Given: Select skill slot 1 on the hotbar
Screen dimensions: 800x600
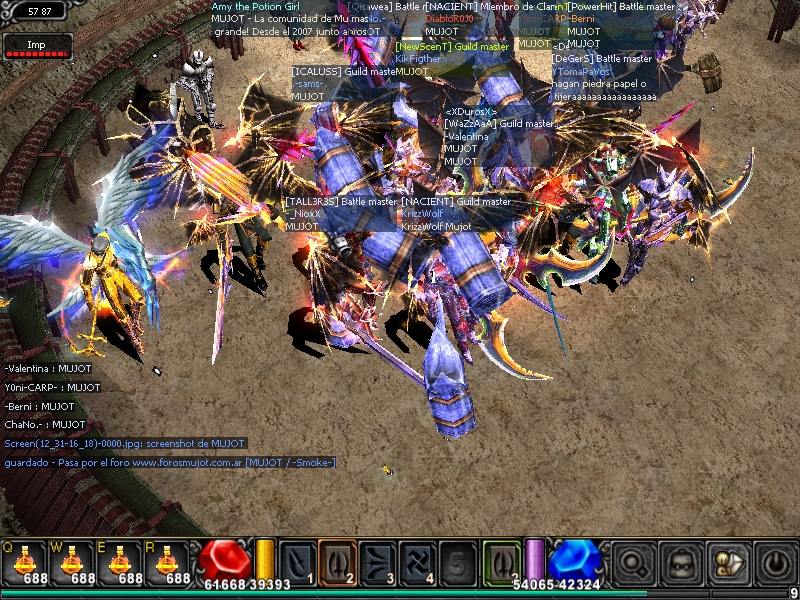Looking at the screenshot, I should (297, 561).
